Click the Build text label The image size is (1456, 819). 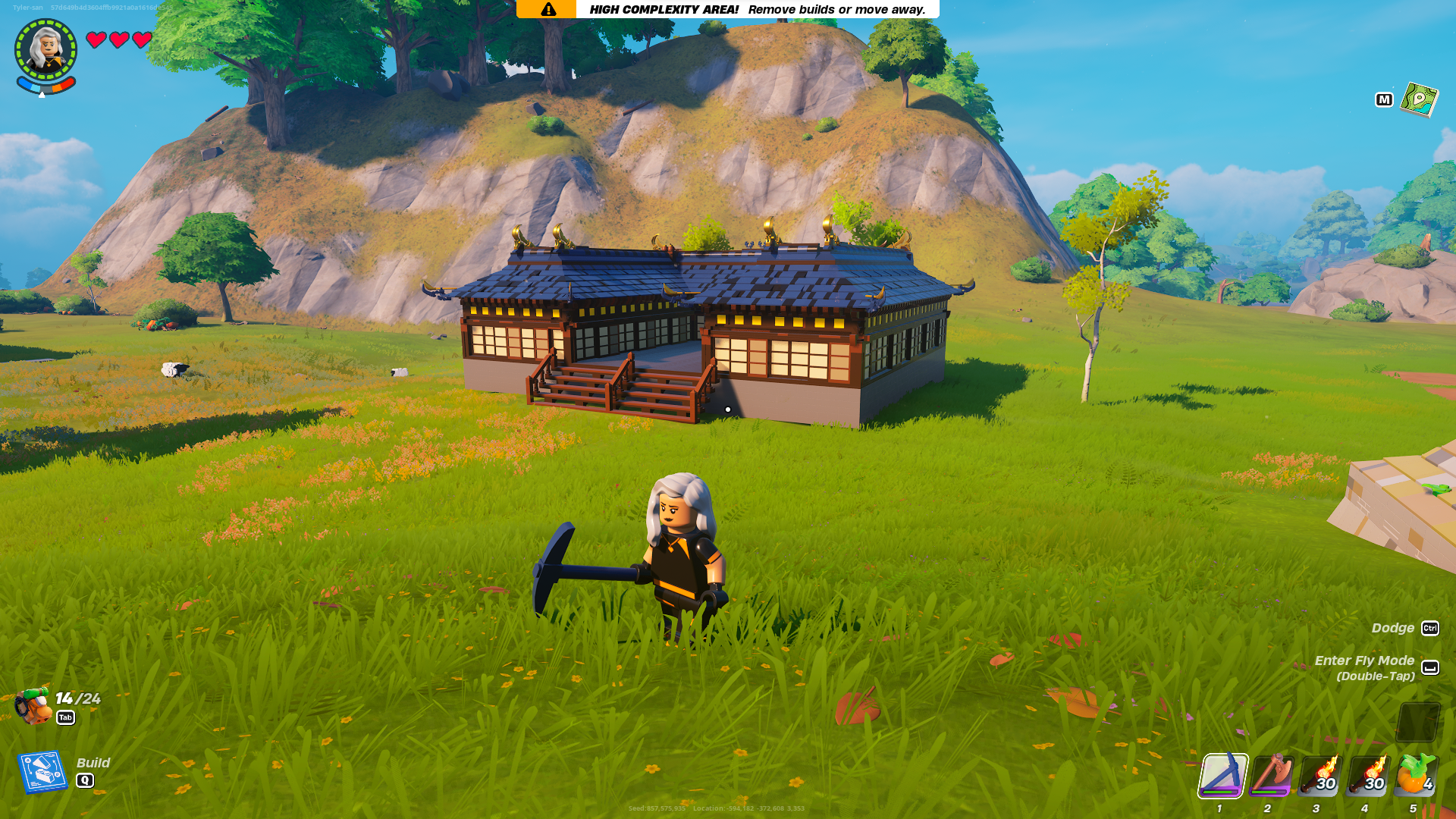[x=93, y=763]
